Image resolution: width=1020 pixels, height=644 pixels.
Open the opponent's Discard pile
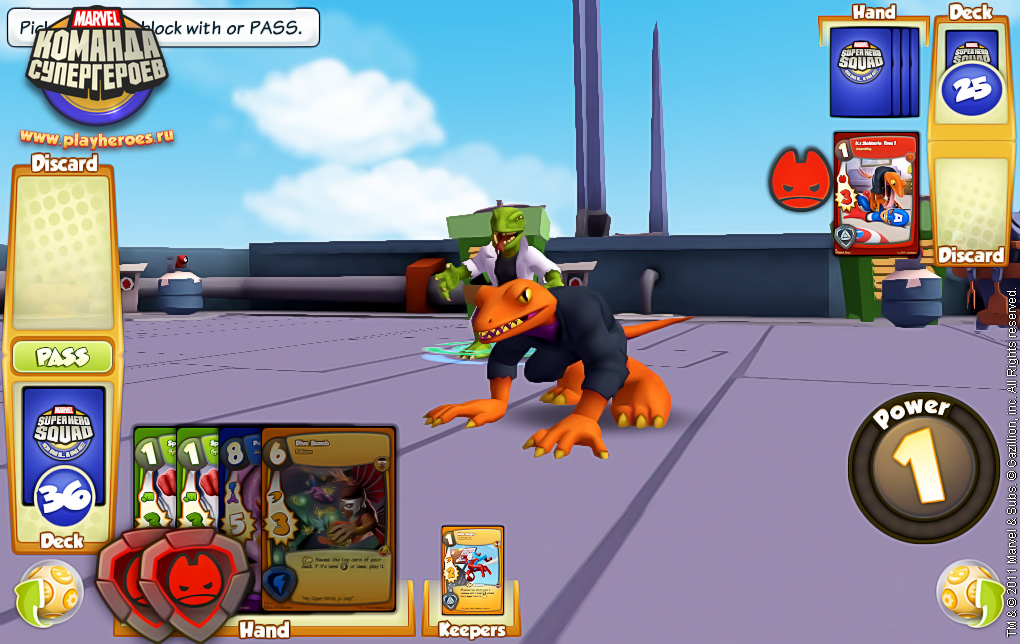[x=971, y=205]
